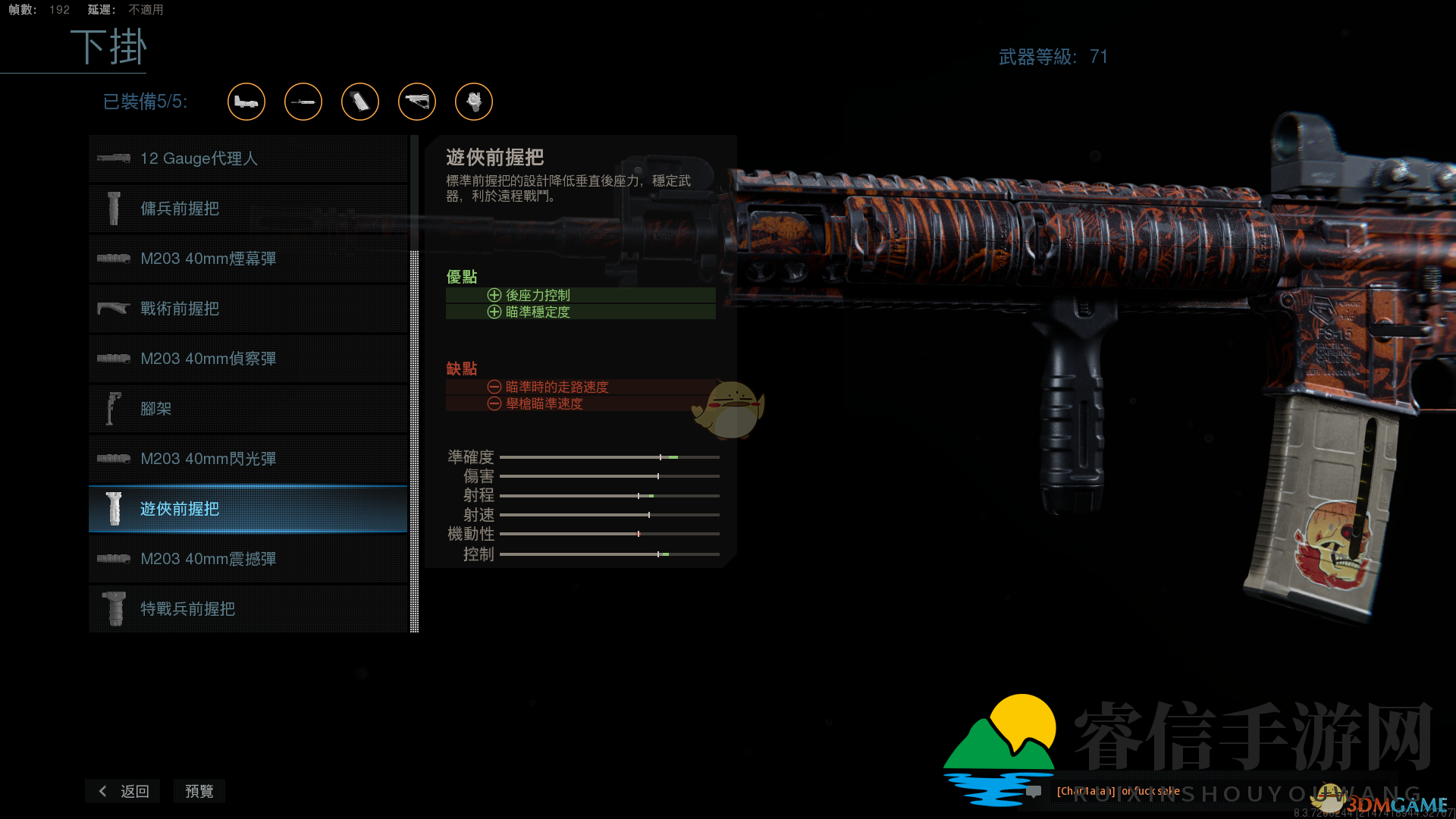Click the 準確度 accuracy stat slider
This screenshot has width=1456, height=819.
point(609,457)
